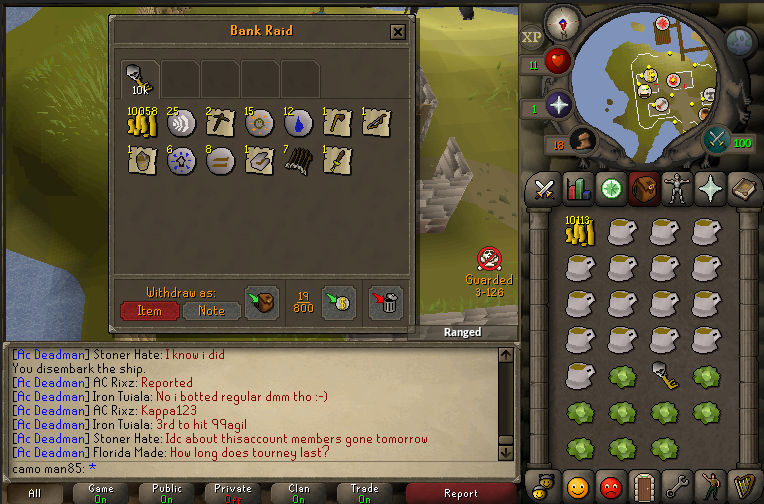The height and width of the screenshot is (504, 764).
Task: Open the Combat Options tab
Action: (545, 187)
